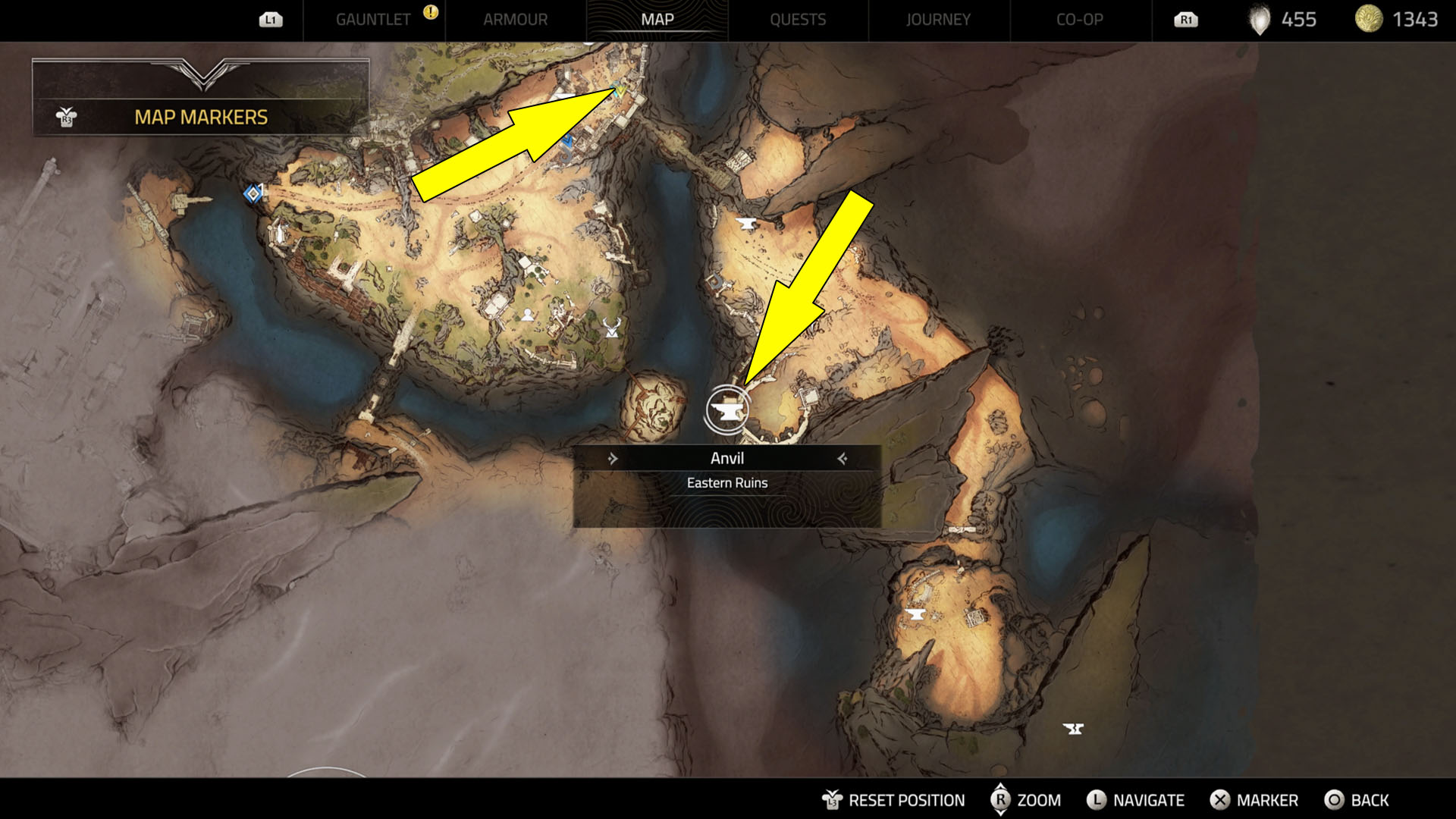This screenshot has width=1456, height=819.
Task: Go to the Quests tab
Action: coord(798,20)
